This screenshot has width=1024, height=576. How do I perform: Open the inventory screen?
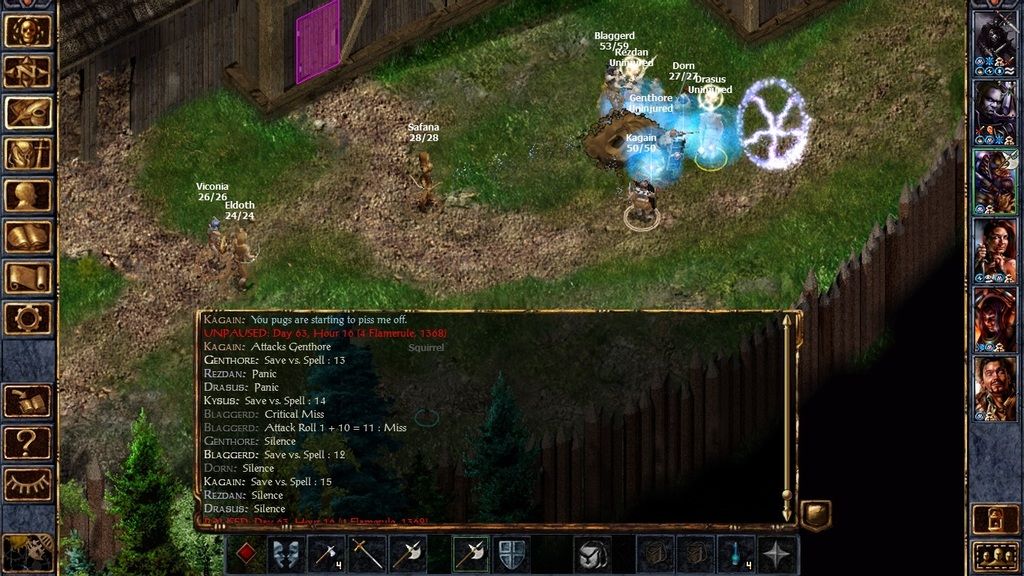click(28, 153)
